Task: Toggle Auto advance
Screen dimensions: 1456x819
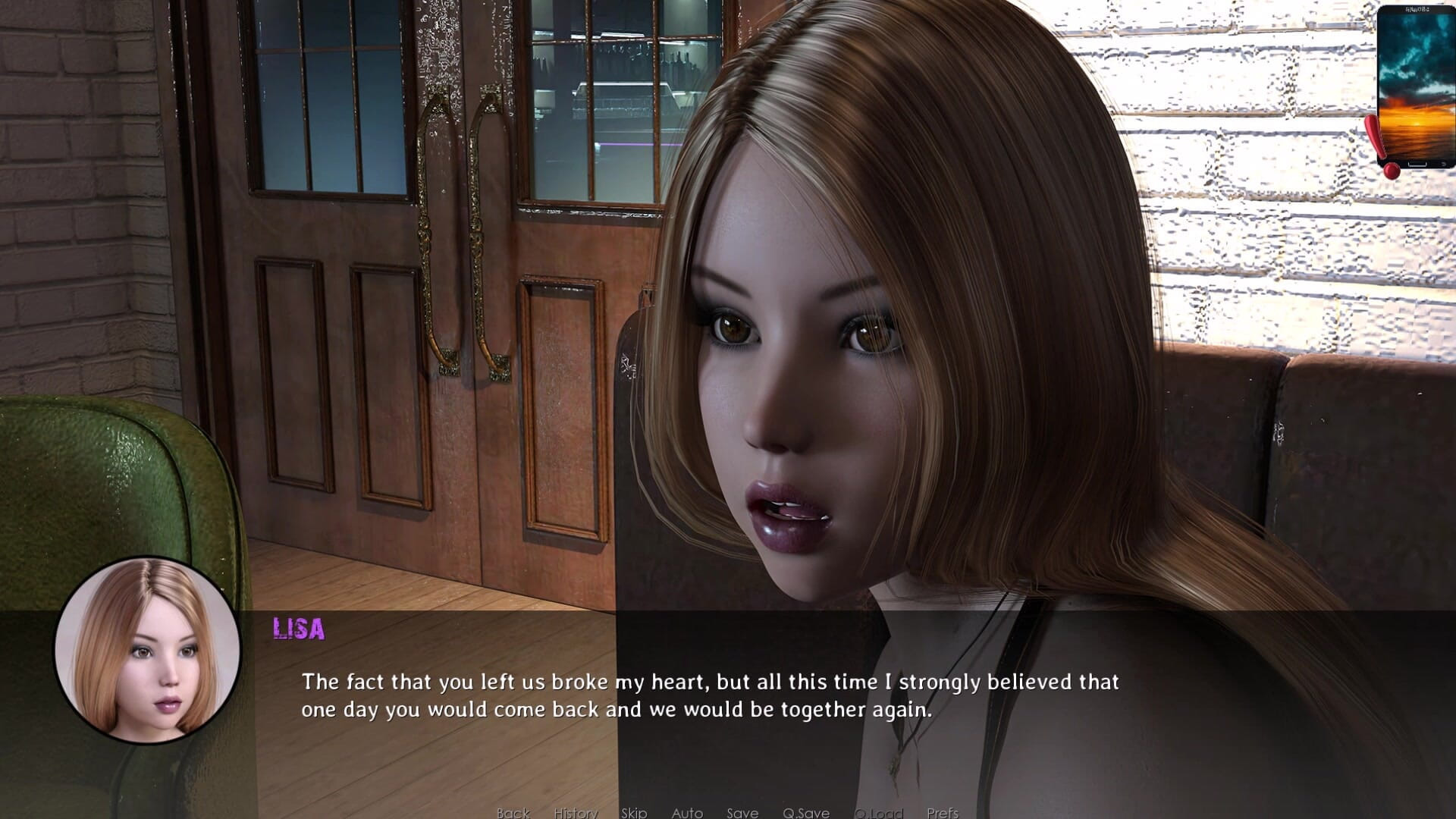Action: pos(687,812)
